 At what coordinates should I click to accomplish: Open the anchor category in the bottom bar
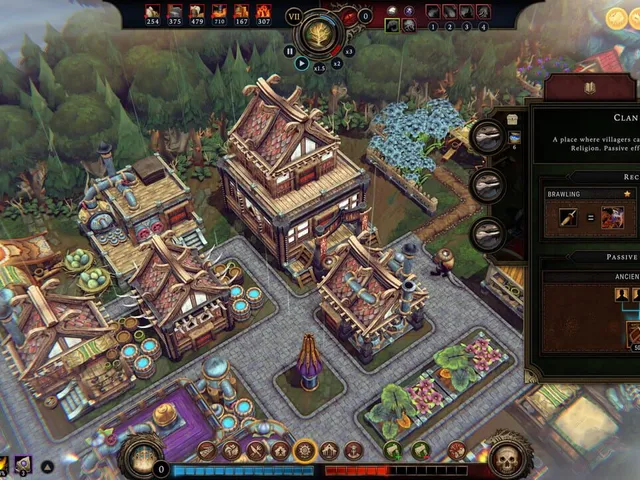coord(353,451)
